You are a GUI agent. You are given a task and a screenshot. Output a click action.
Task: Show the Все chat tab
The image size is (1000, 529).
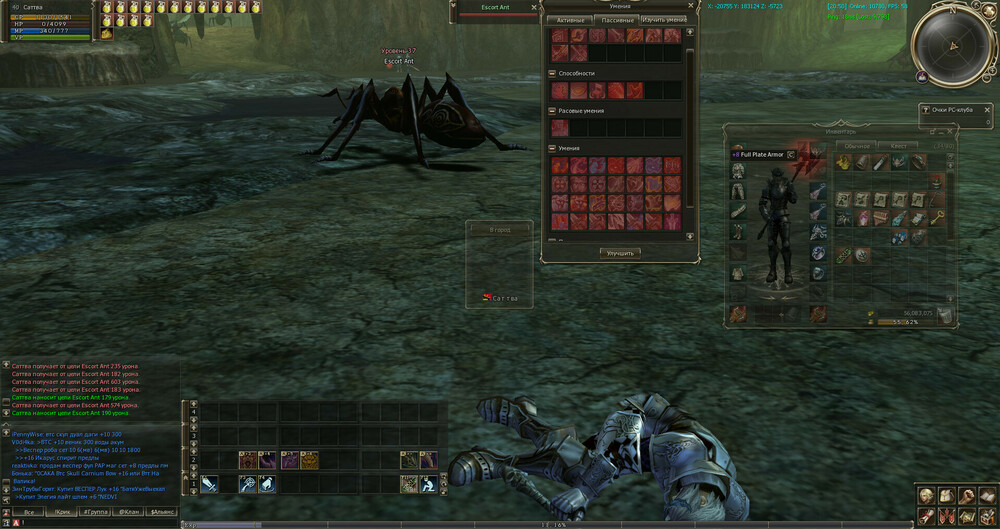29,511
